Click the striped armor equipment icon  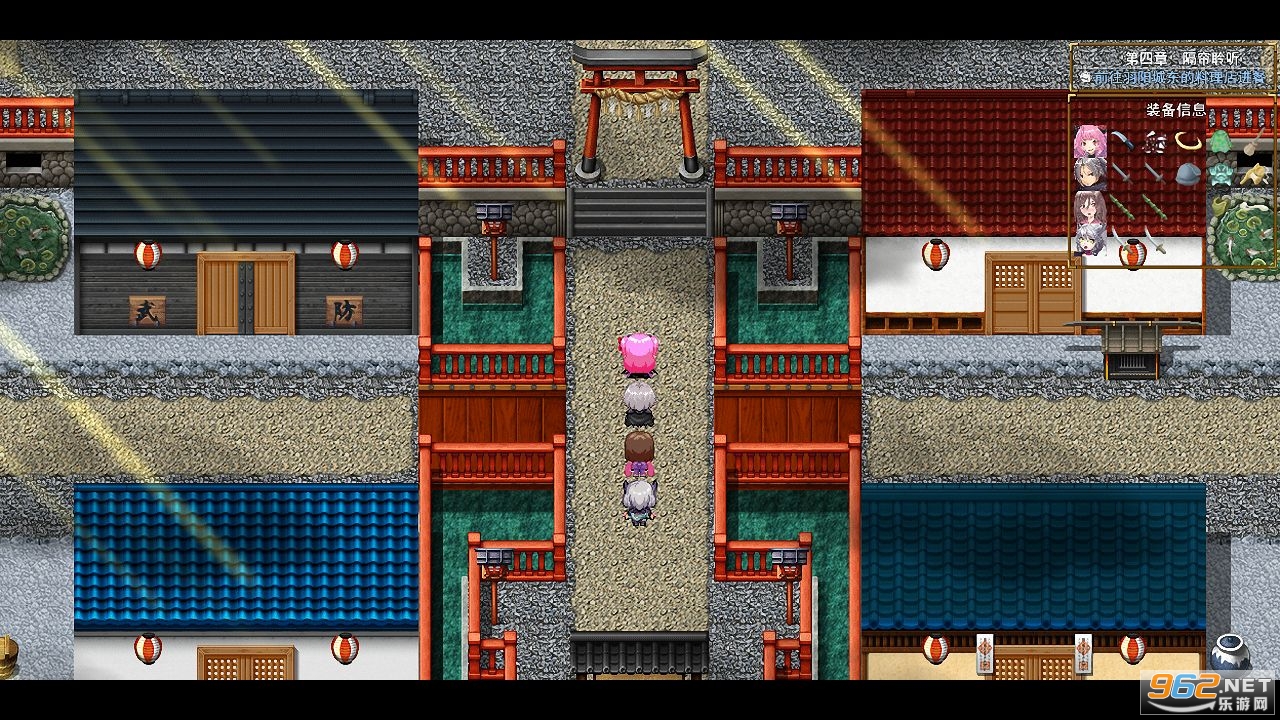(x=1155, y=144)
